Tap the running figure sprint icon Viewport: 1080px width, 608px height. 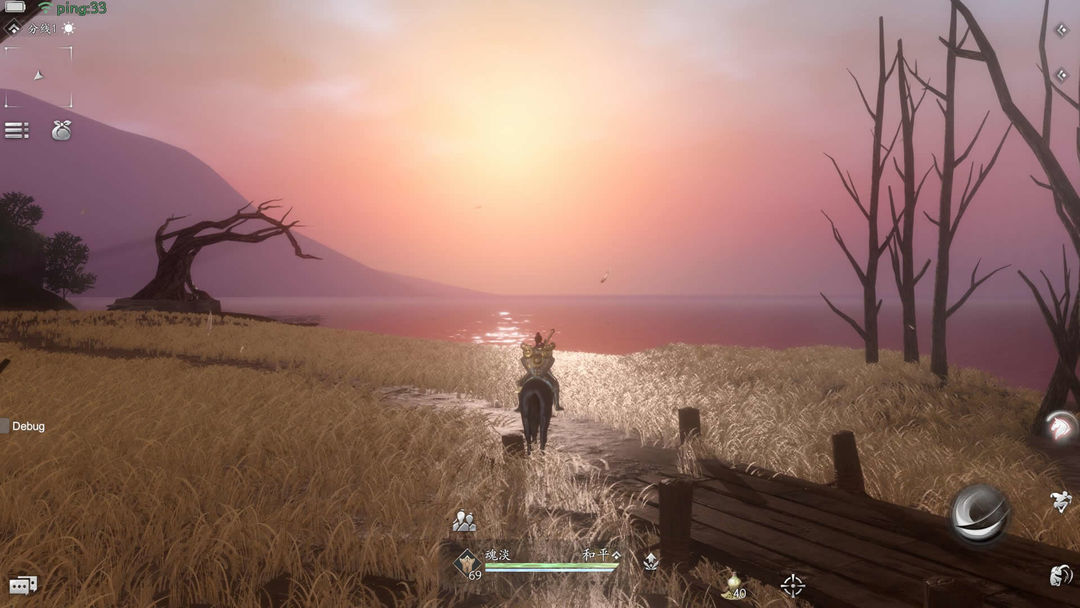(x=1061, y=502)
